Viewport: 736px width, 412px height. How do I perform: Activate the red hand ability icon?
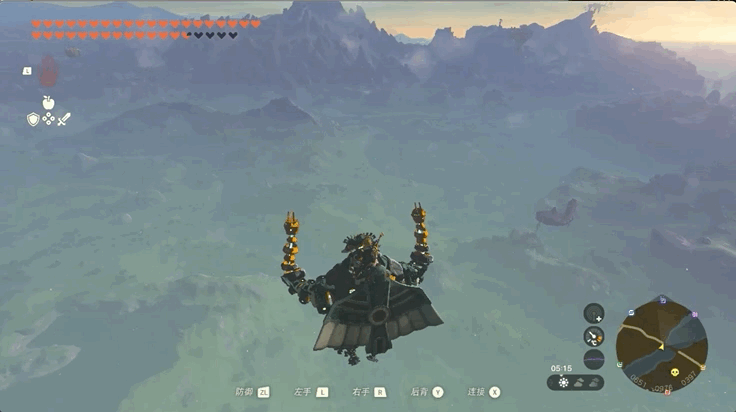(x=48, y=70)
